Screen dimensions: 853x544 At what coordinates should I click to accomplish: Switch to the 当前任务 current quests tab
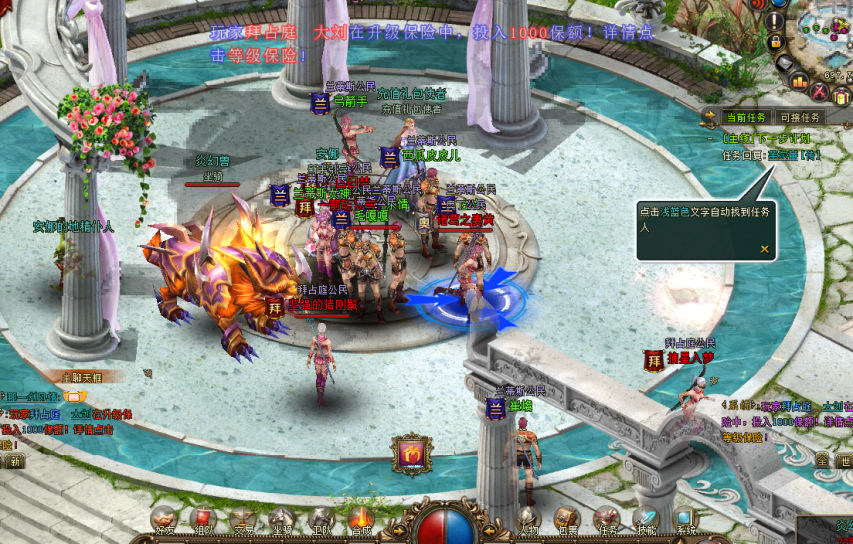(x=745, y=118)
